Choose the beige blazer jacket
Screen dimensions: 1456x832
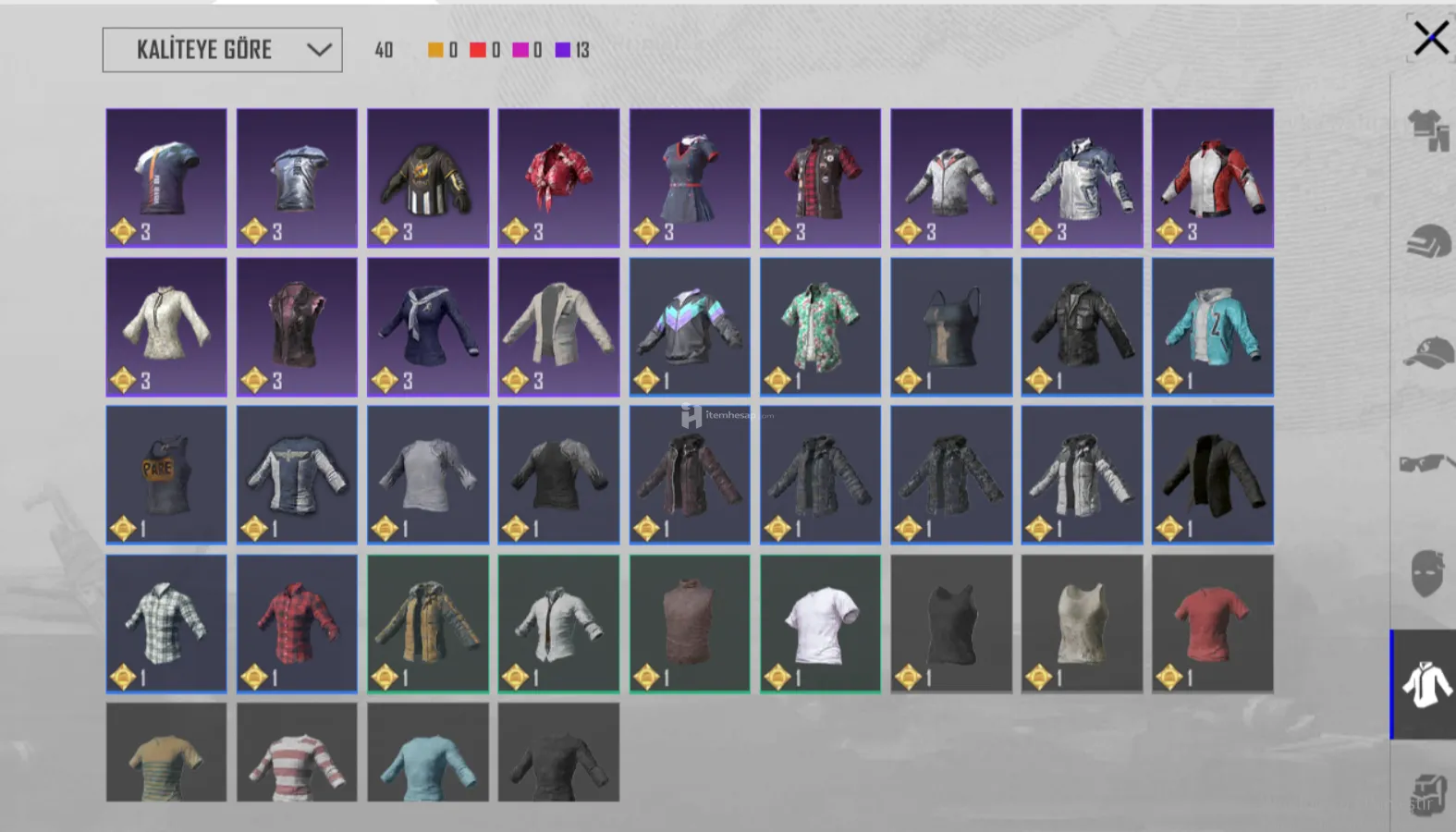(558, 326)
